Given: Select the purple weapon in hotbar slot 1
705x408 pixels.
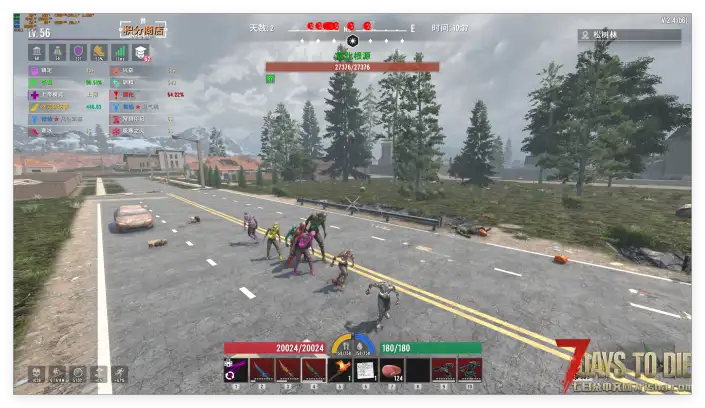Looking at the screenshot, I should point(236,370).
